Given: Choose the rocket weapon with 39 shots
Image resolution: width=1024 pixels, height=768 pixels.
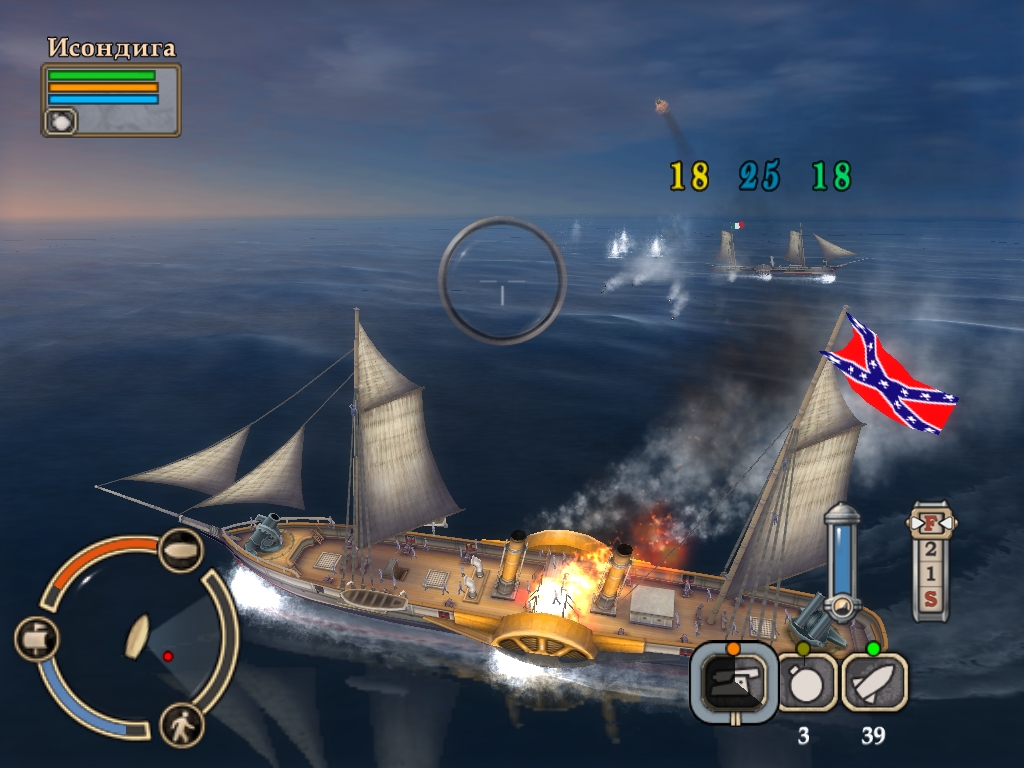Looking at the screenshot, I should pyautogui.click(x=874, y=683).
